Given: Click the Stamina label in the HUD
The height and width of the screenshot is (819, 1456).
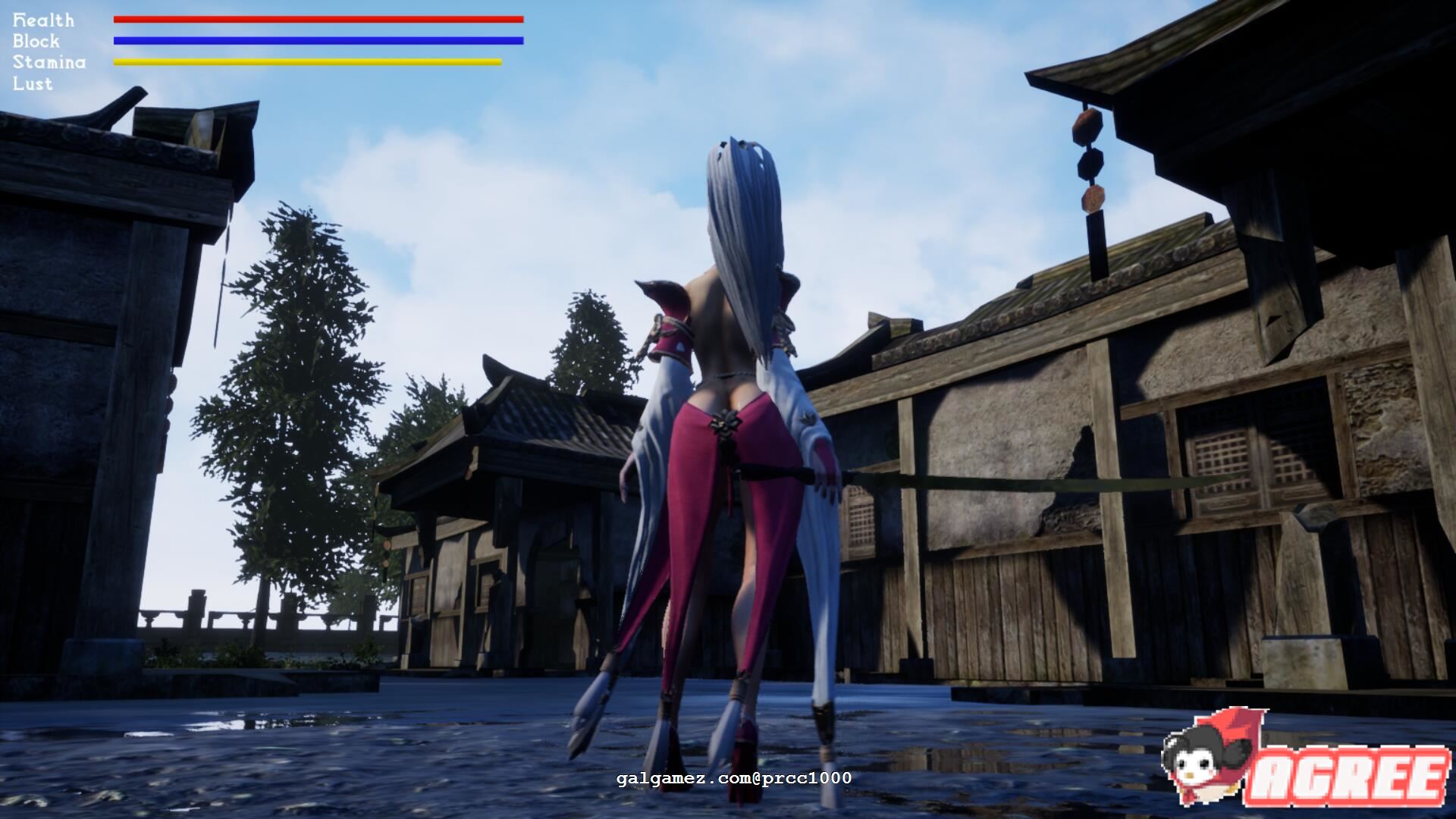Looking at the screenshot, I should tap(46, 62).
